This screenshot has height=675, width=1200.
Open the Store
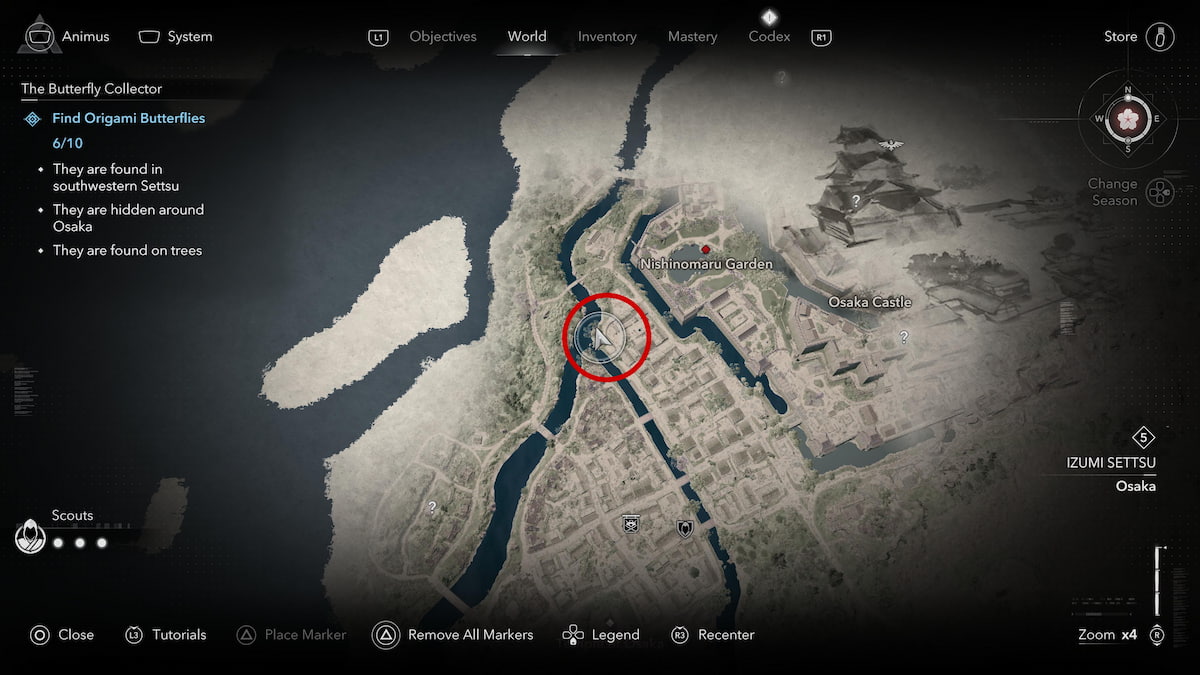click(1139, 37)
